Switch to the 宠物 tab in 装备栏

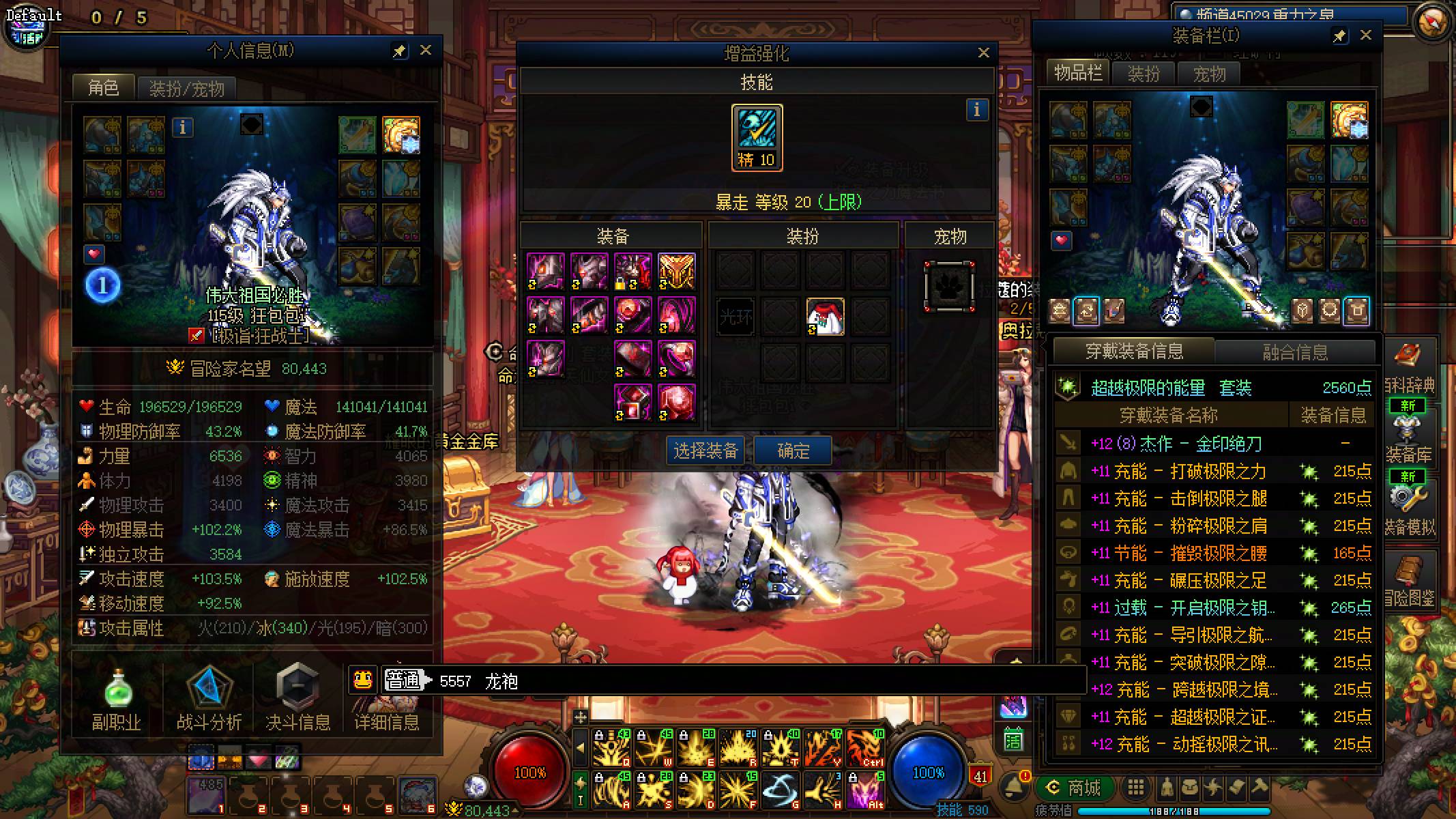pos(1209,74)
